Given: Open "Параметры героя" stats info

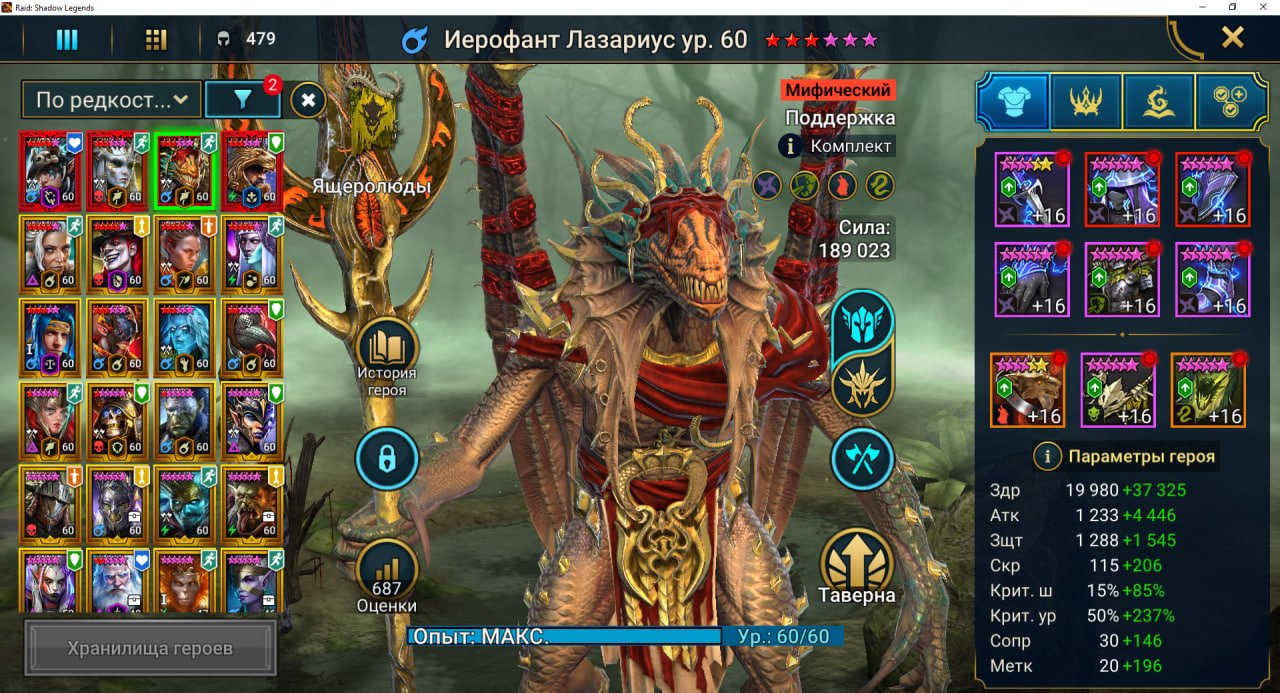Looking at the screenshot, I should pyautogui.click(x=1126, y=456).
